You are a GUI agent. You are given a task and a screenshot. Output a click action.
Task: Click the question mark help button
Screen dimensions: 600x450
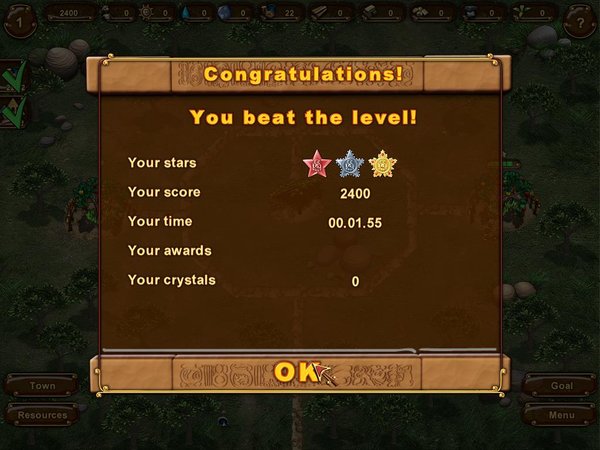580,19
